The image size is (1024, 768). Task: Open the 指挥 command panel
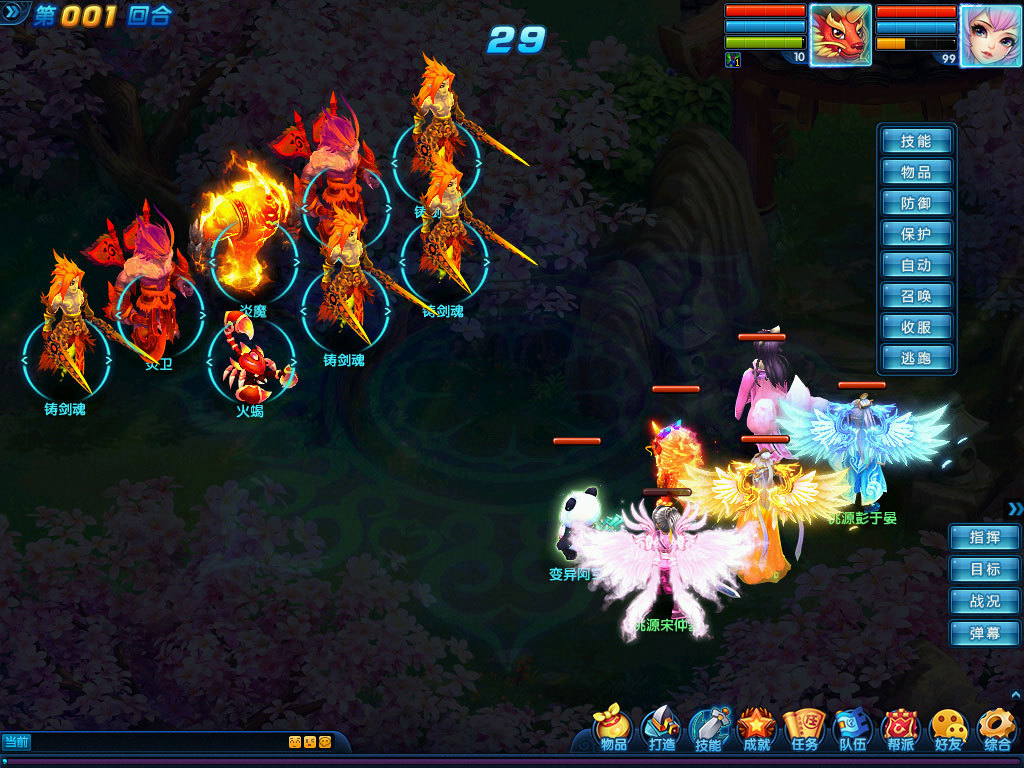click(x=984, y=537)
